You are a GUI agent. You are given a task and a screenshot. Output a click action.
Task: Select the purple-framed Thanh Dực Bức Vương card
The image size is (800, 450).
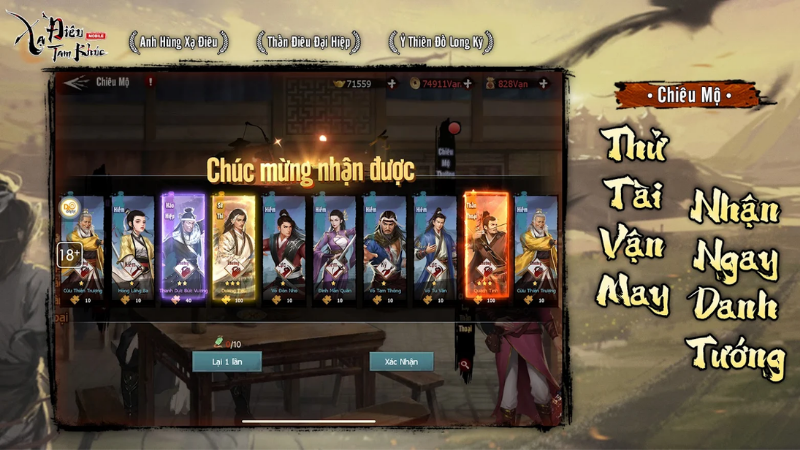[x=184, y=249]
